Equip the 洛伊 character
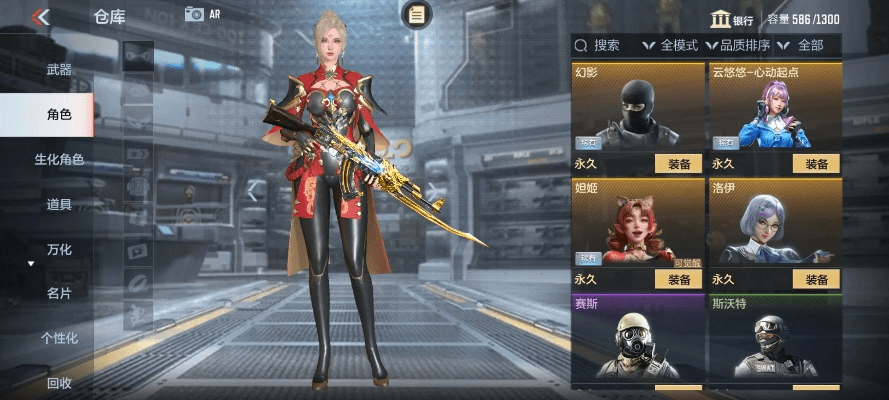The height and width of the screenshot is (400, 889). click(816, 279)
